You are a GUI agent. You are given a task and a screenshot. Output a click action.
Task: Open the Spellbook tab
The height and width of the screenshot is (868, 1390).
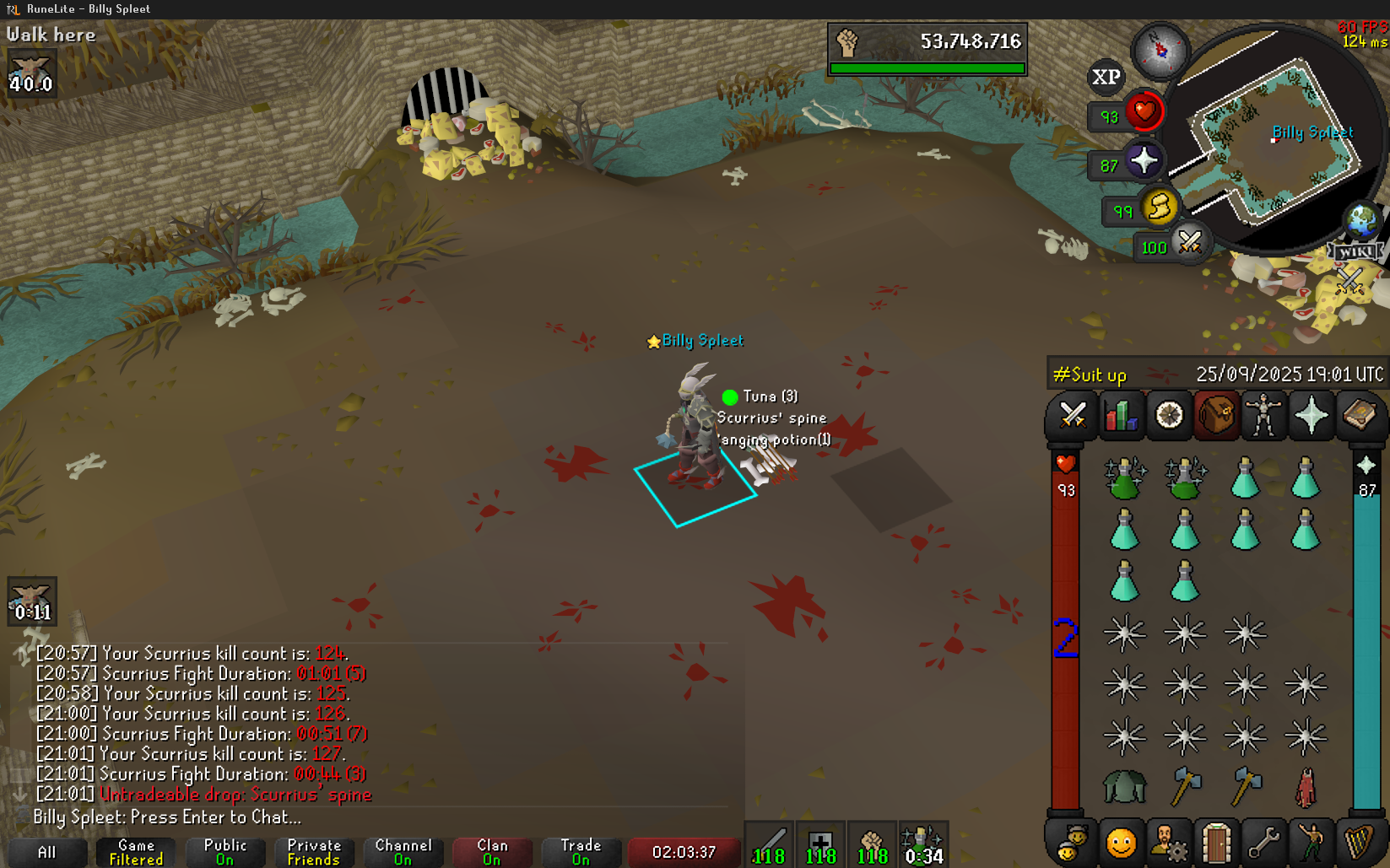(x=1359, y=416)
